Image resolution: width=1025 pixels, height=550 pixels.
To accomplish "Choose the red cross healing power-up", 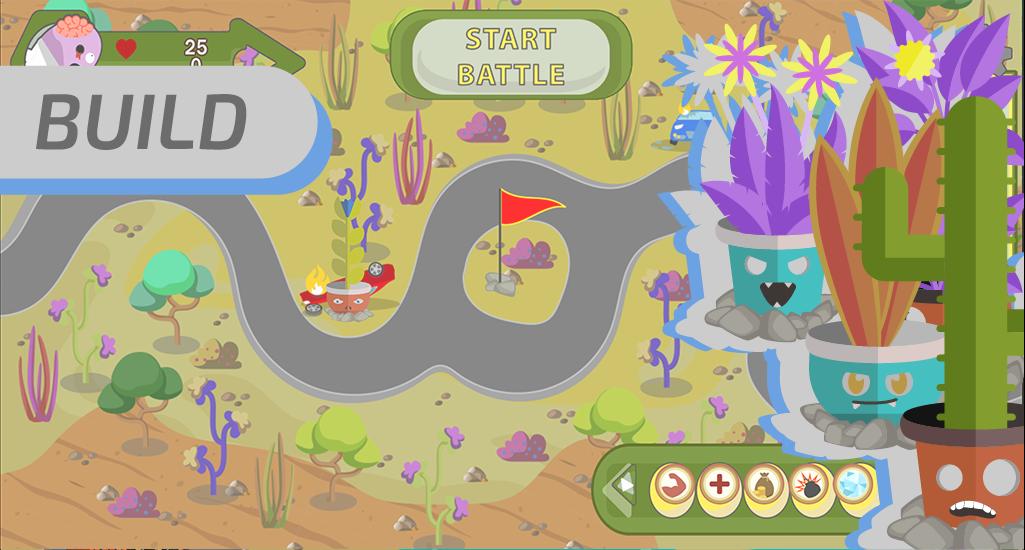I will [x=718, y=487].
